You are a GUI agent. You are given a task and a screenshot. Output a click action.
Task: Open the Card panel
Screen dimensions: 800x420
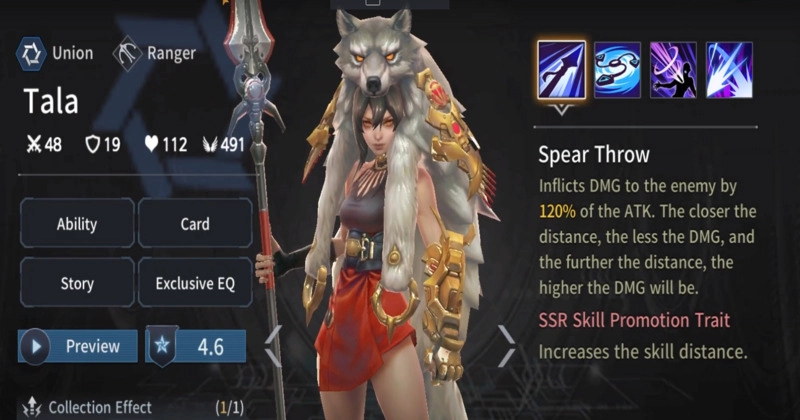pos(194,223)
